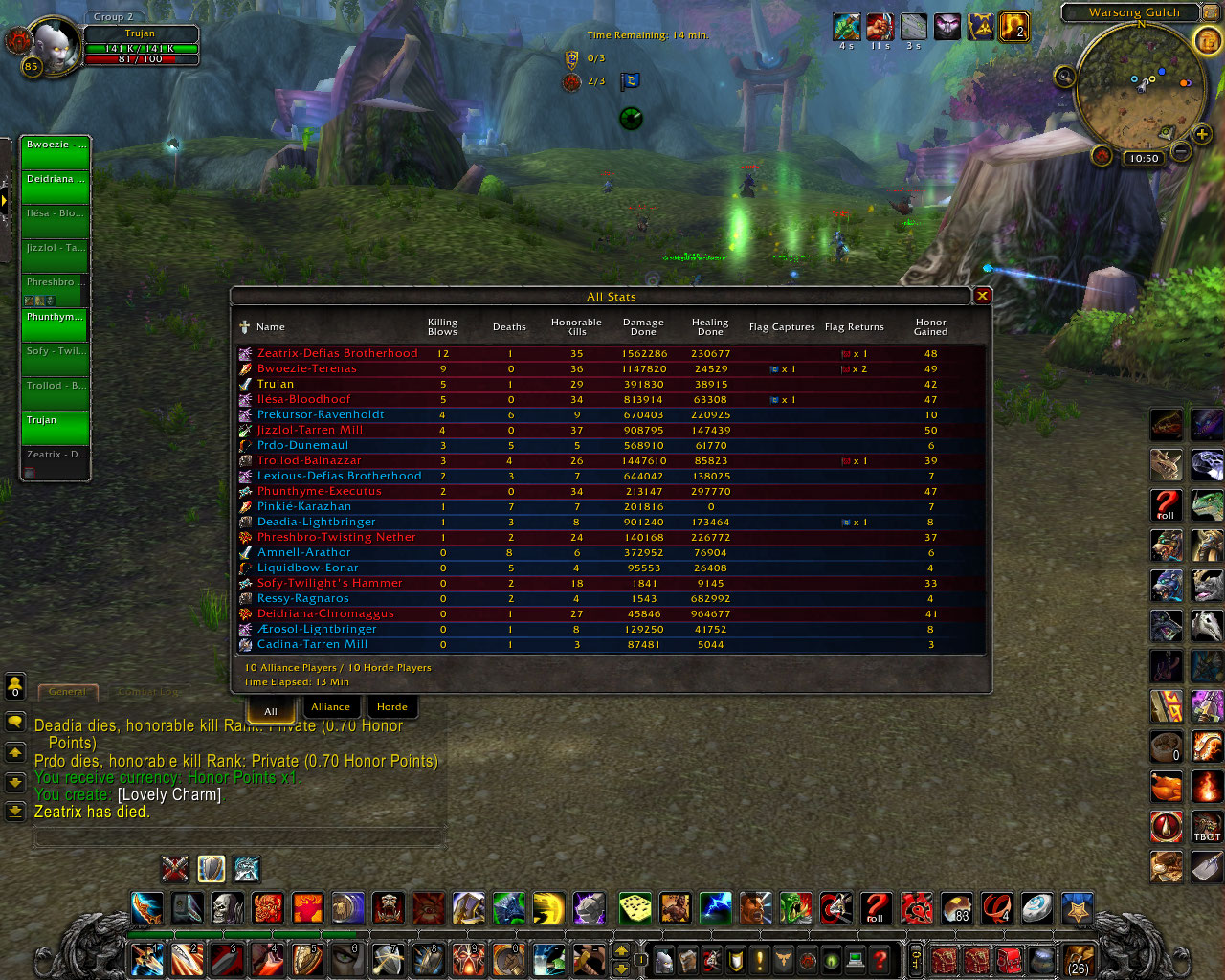
Task: Click the clock showing 10:50 under the minimap
Action: click(x=1143, y=158)
